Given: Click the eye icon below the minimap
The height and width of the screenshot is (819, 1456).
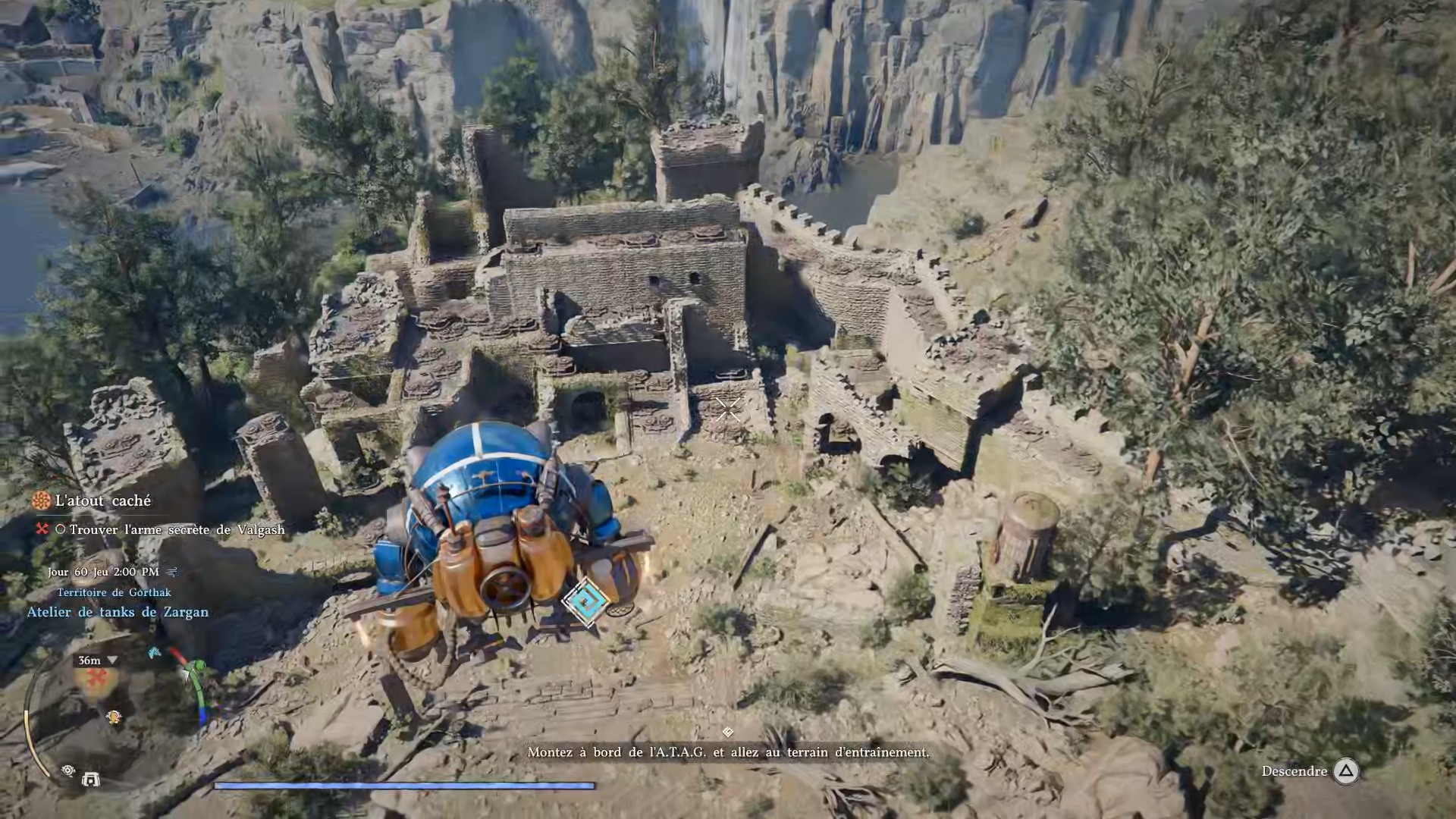Looking at the screenshot, I should [x=68, y=771].
